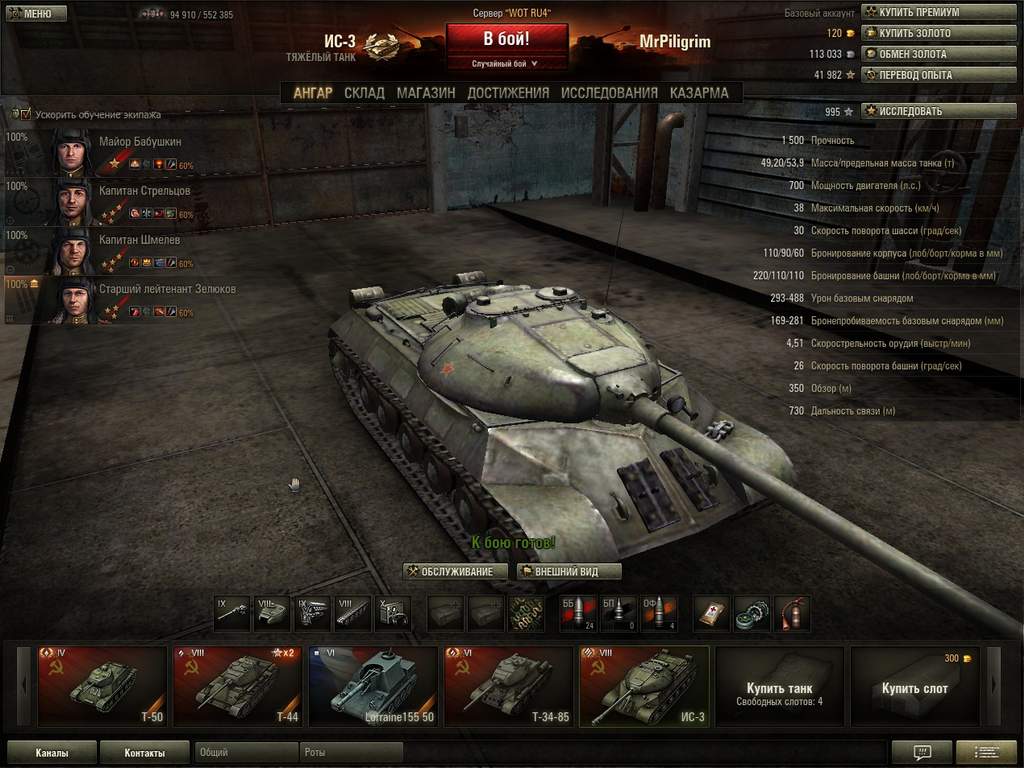Go to the ДОСТИЖЕНИЯ tab

508,93
